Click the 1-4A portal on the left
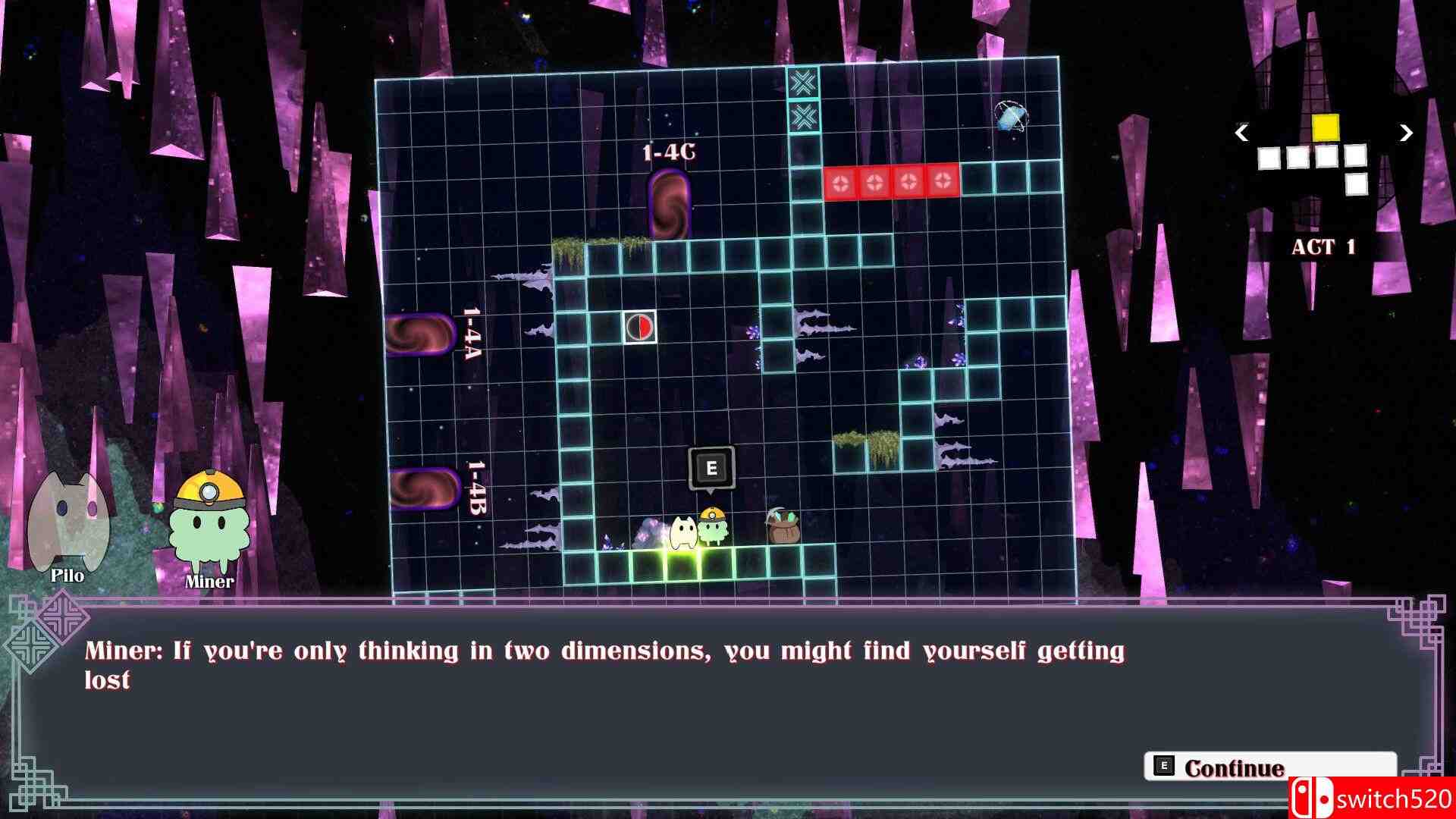 [x=422, y=334]
